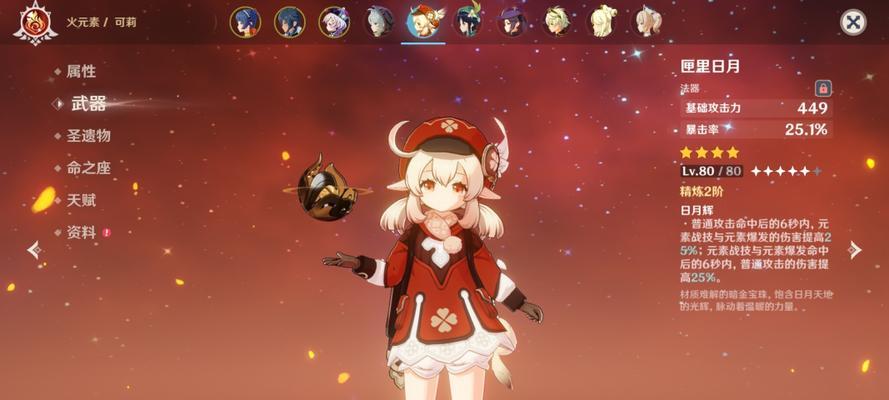The width and height of the screenshot is (889, 400).
Task: Toggle the weapon lock icon
Action: (823, 88)
